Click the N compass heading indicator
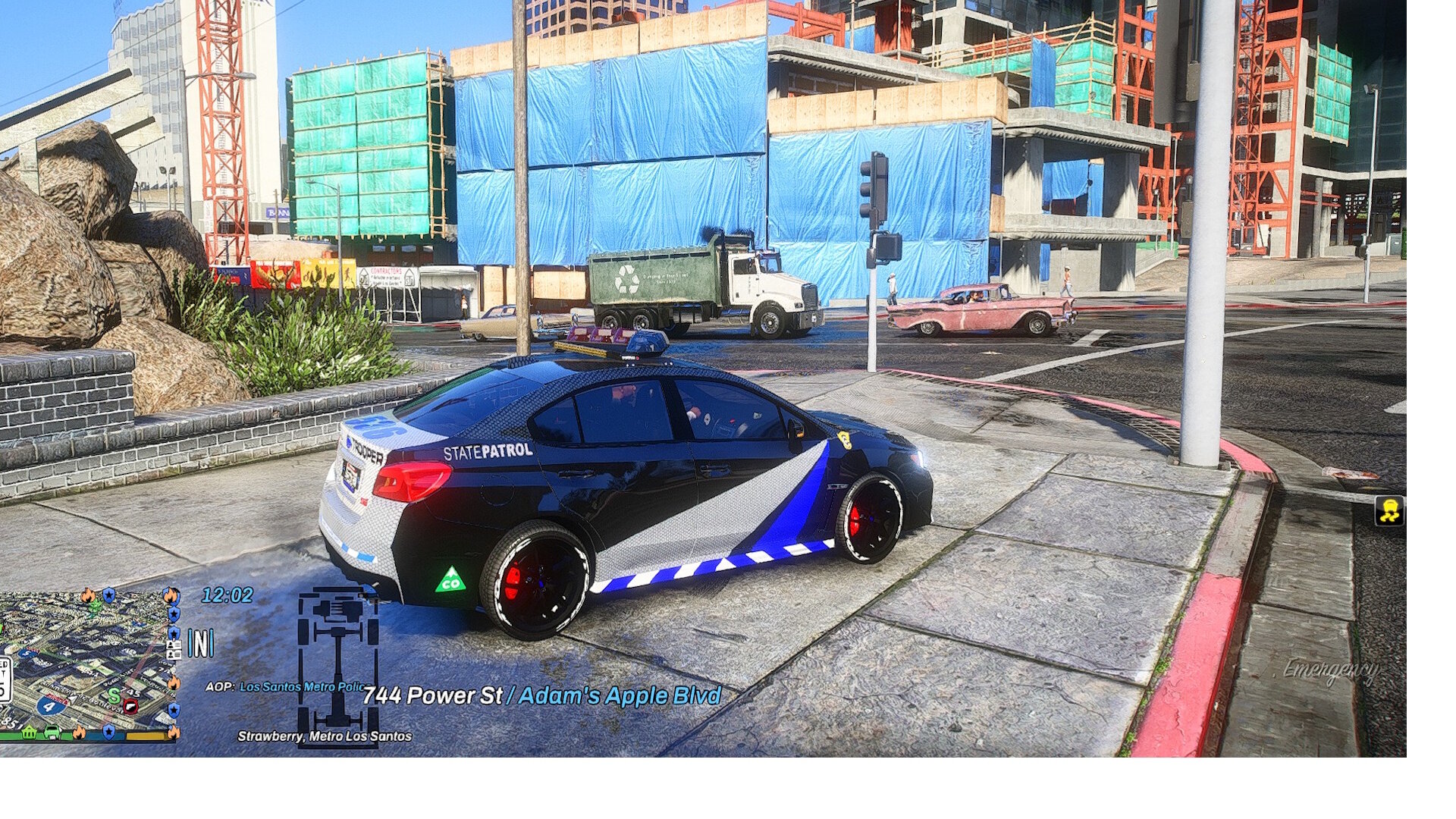Screen dimensions: 1456x819 click(x=201, y=643)
